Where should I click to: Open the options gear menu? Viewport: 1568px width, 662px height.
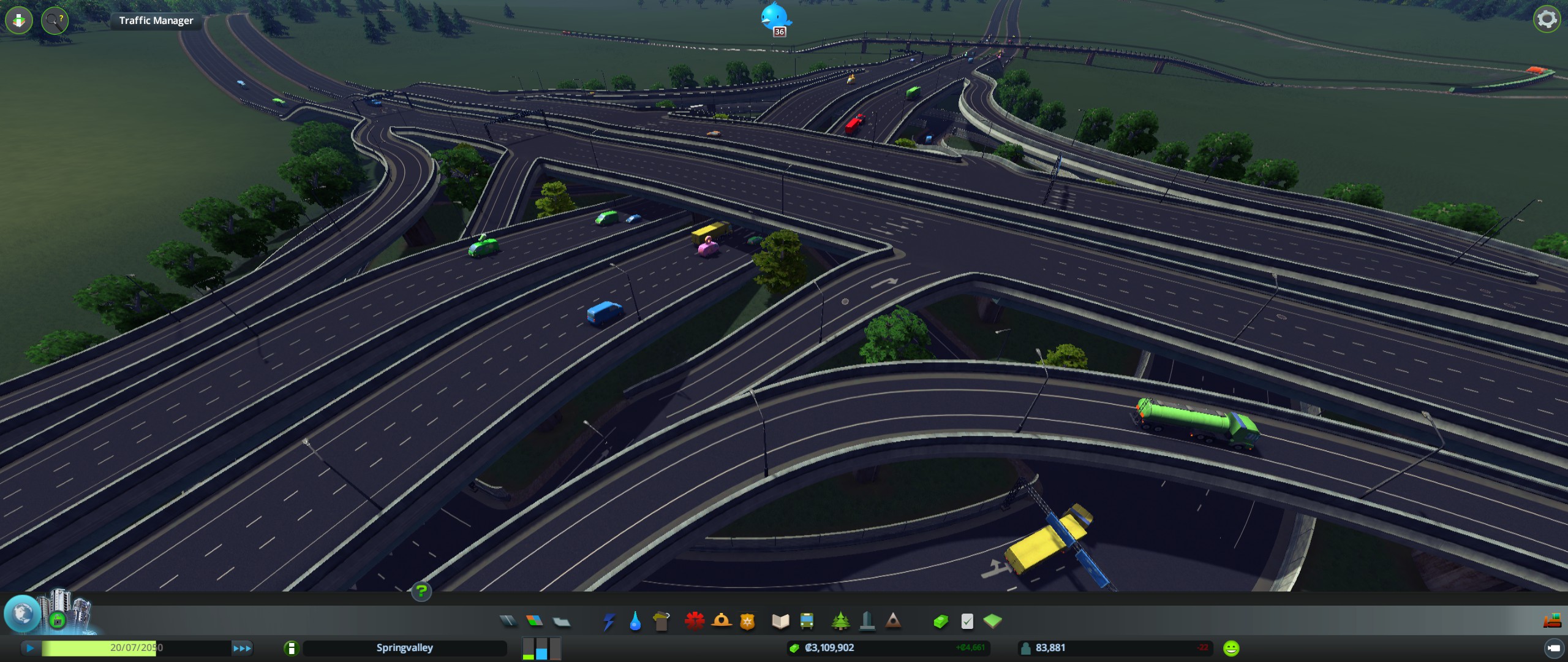point(1547,20)
